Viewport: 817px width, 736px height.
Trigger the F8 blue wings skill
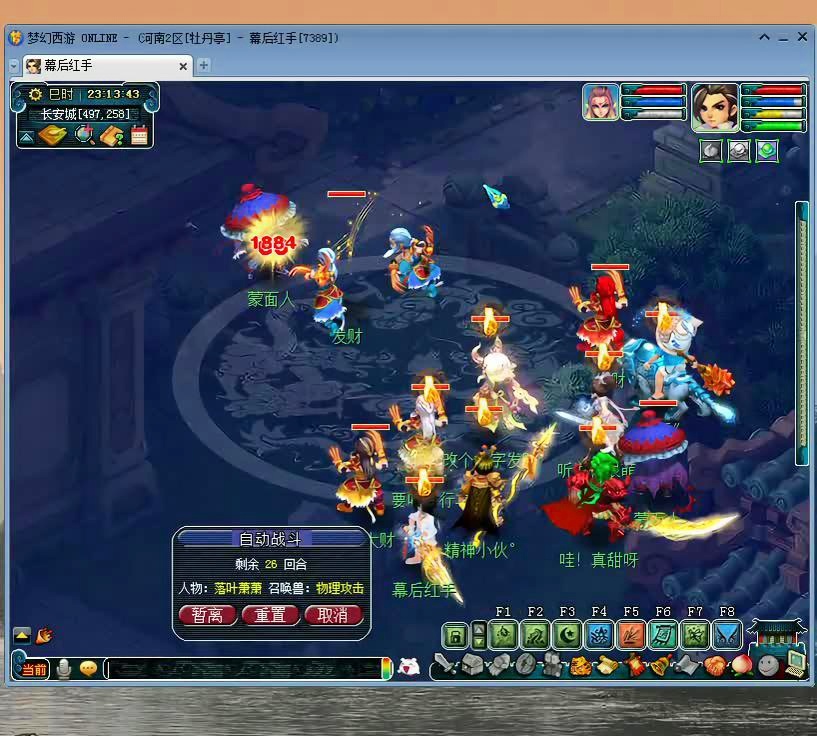point(727,635)
